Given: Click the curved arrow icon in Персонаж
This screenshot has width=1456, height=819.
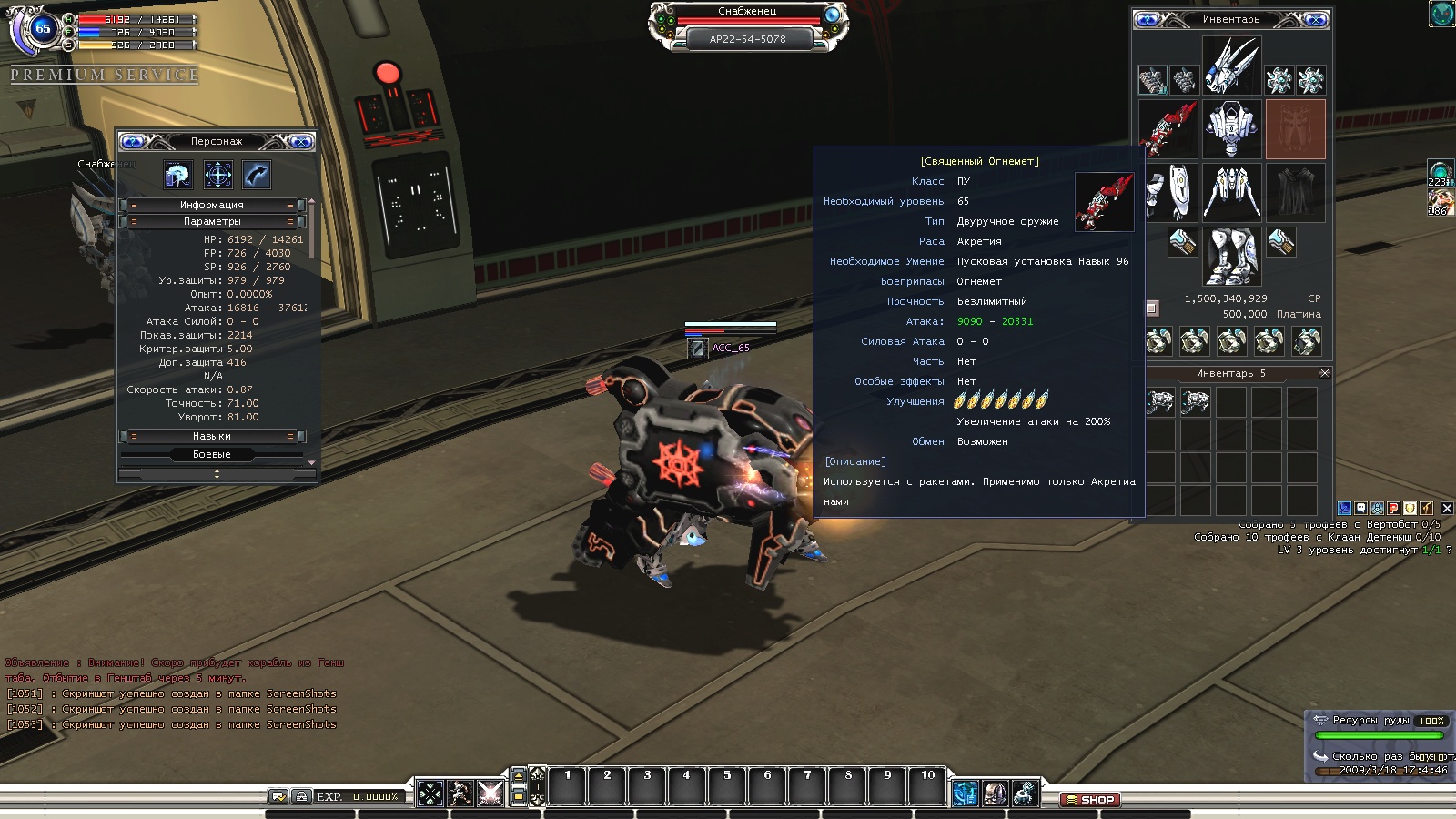Looking at the screenshot, I should click(x=257, y=175).
